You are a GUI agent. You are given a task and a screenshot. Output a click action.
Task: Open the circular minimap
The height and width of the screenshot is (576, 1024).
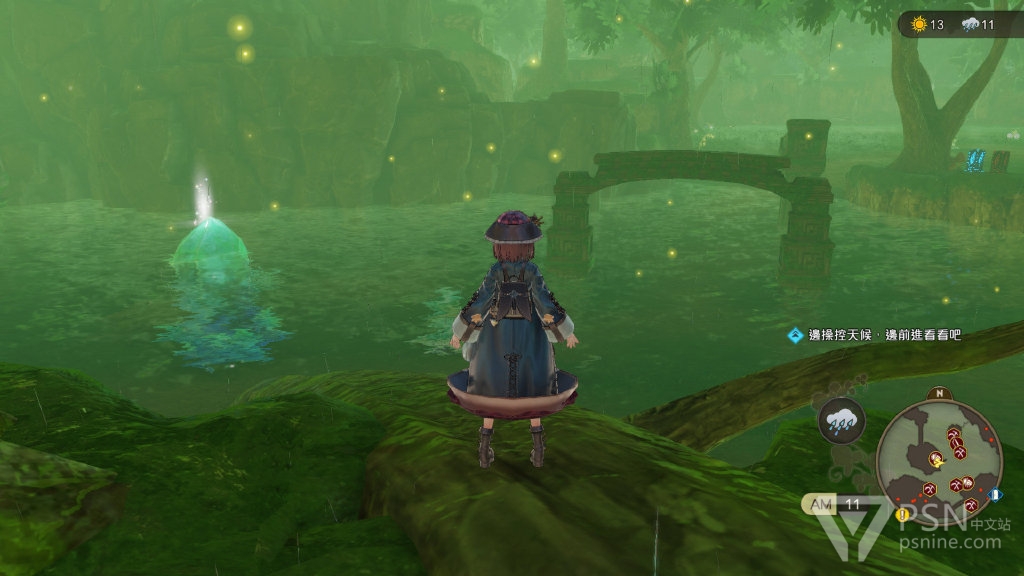(940, 457)
